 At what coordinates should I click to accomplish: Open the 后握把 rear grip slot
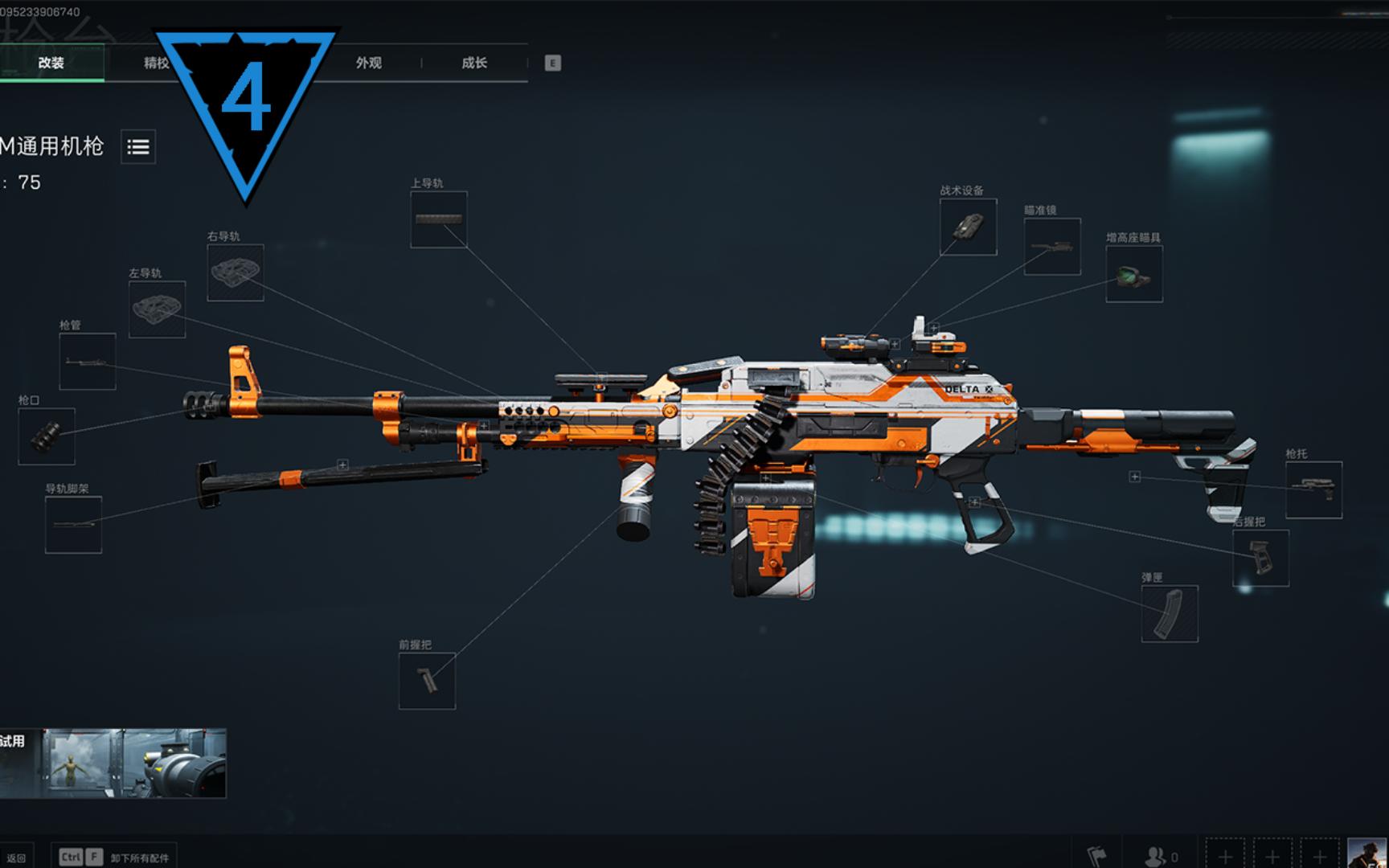point(1260,558)
